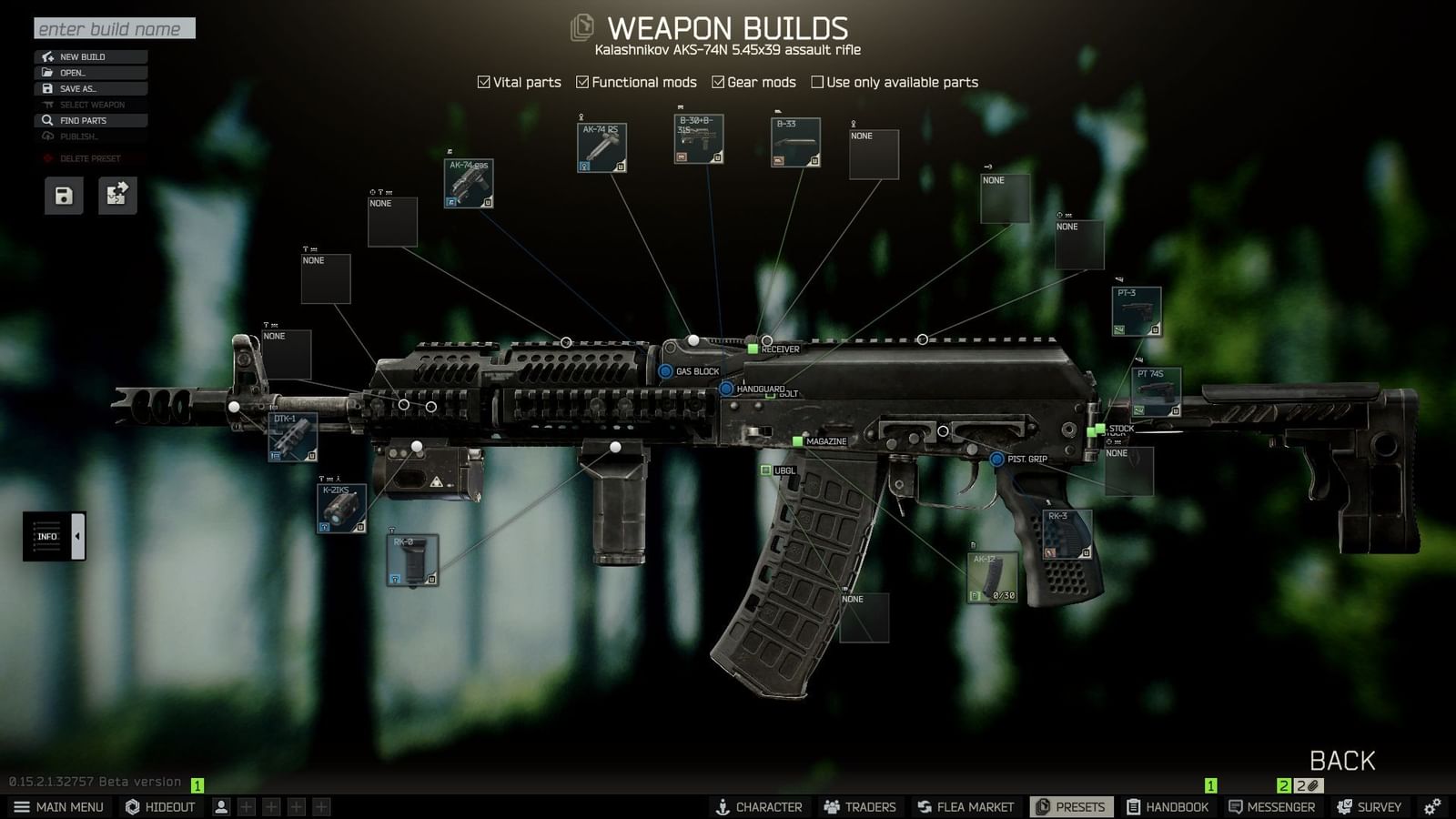Collapse the INFO side panel arrow
Image resolution: width=1456 pixels, height=819 pixels.
click(76, 535)
